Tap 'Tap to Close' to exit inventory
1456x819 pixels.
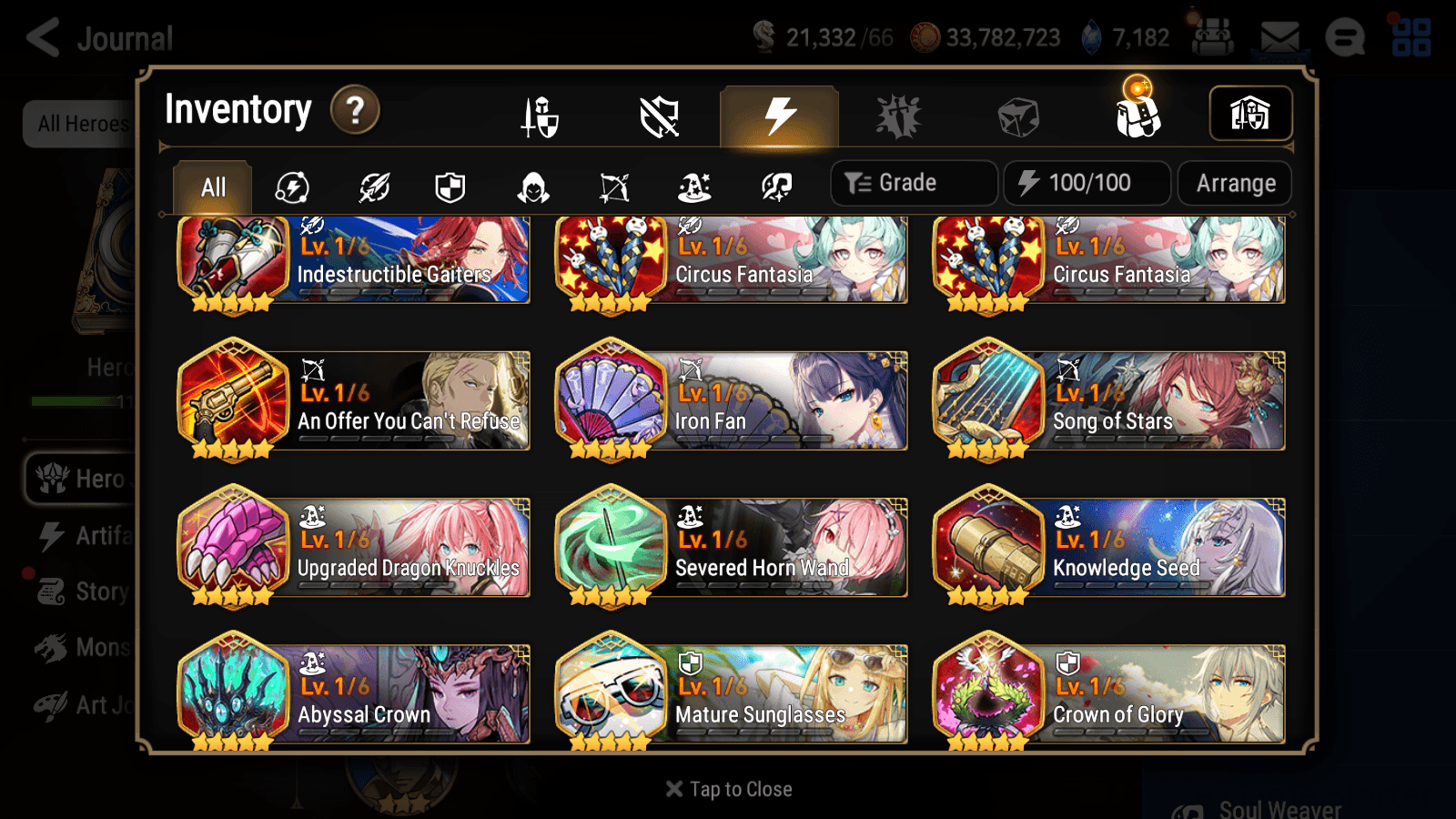tap(728, 789)
